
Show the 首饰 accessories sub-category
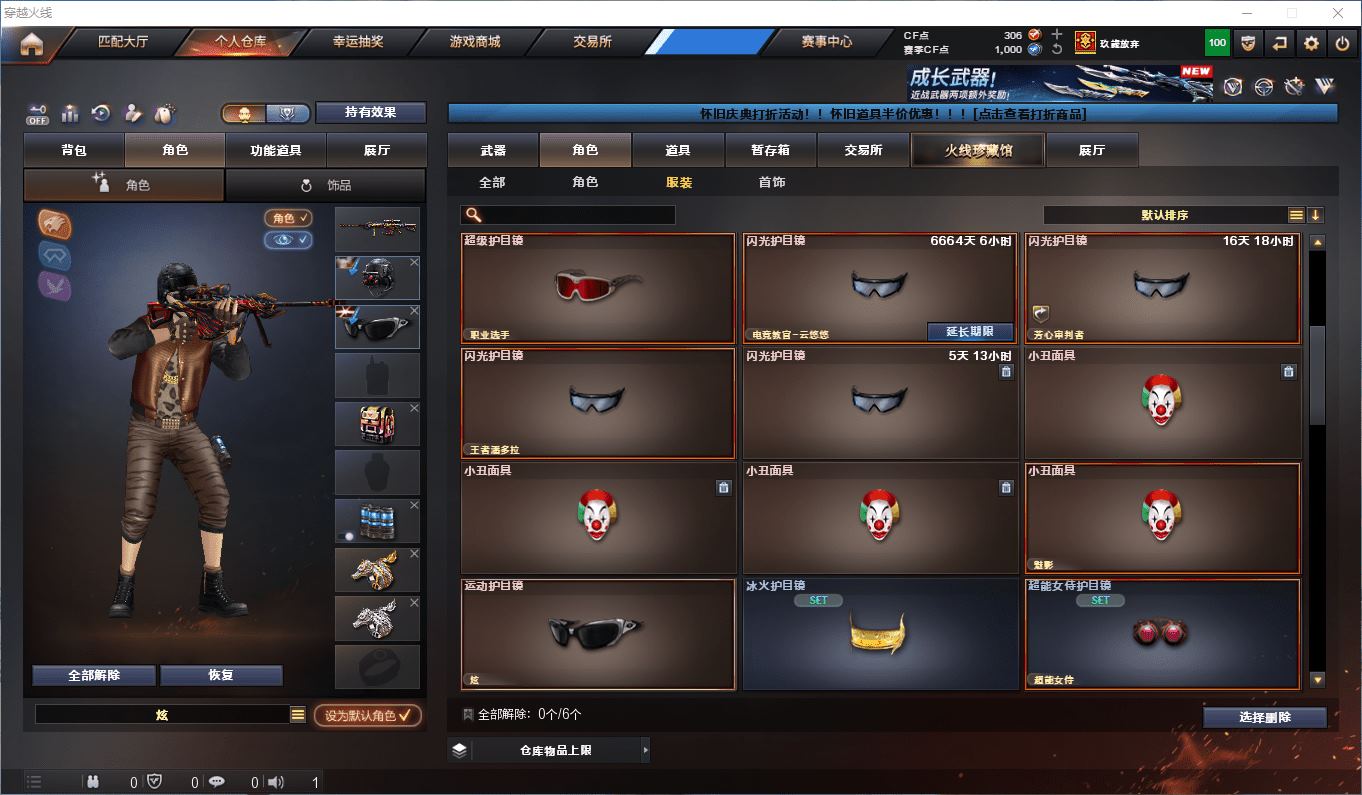(x=771, y=182)
